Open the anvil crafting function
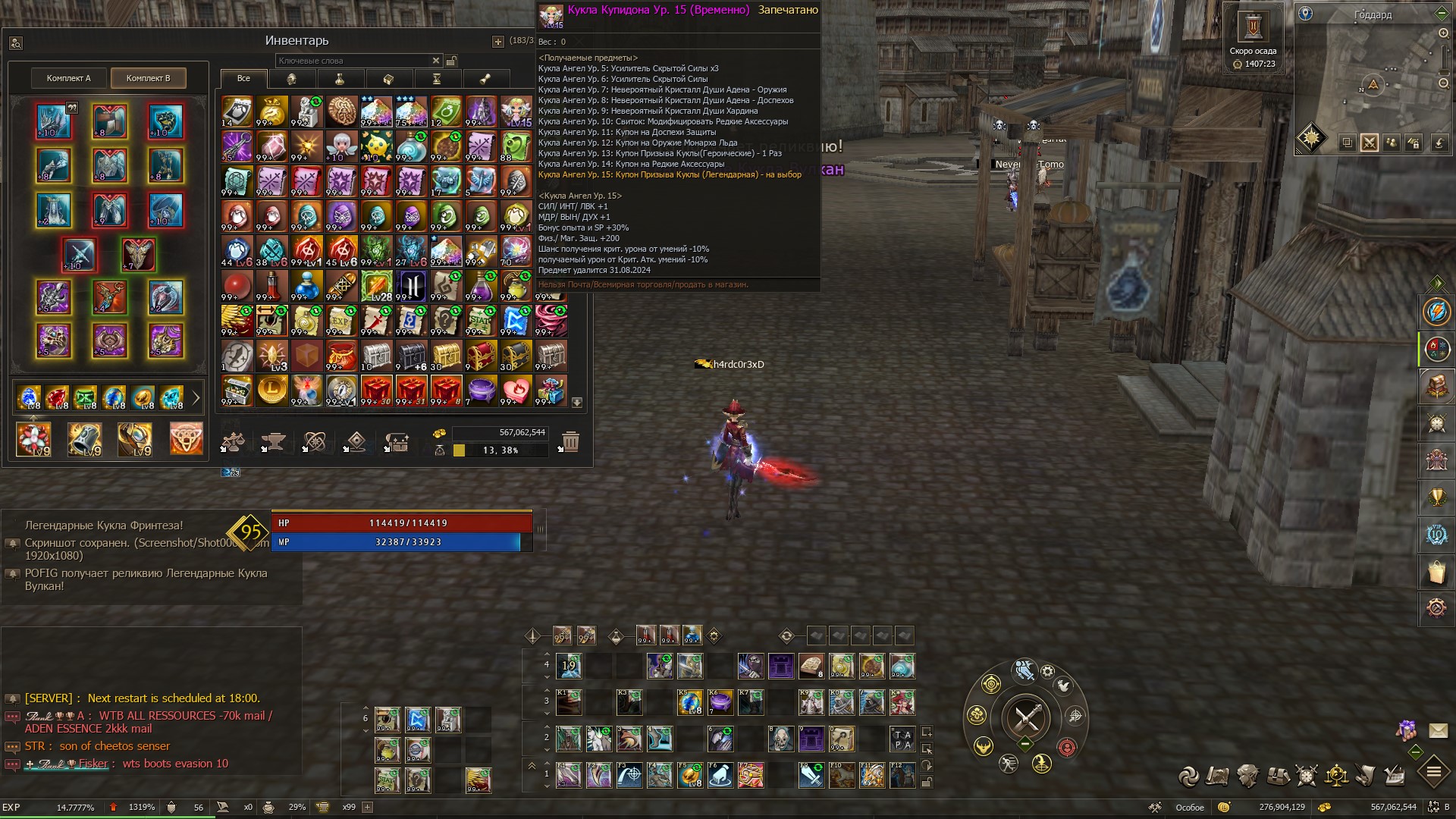 click(x=273, y=441)
